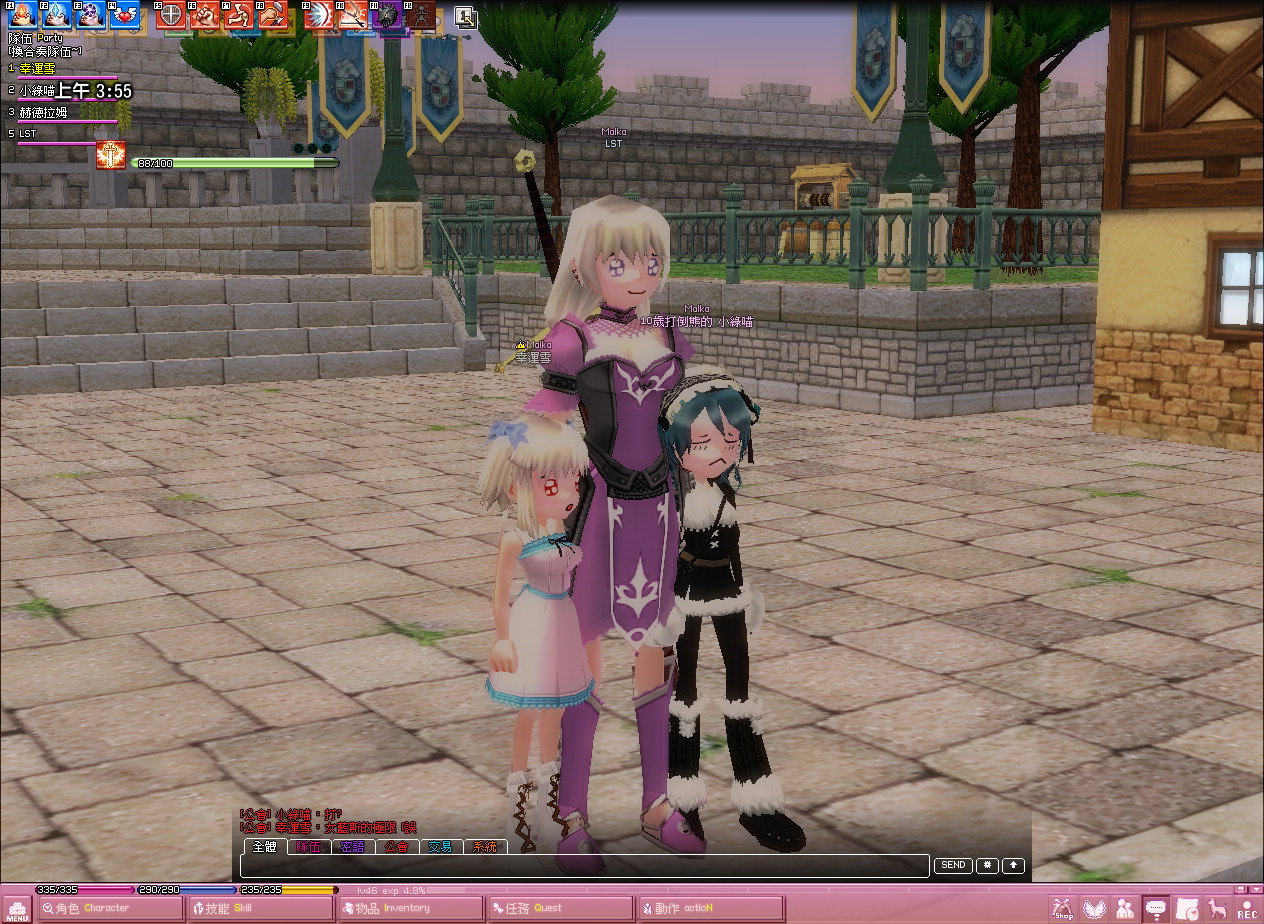Click the chat text input box
The height and width of the screenshot is (924, 1264).
click(x=585, y=866)
